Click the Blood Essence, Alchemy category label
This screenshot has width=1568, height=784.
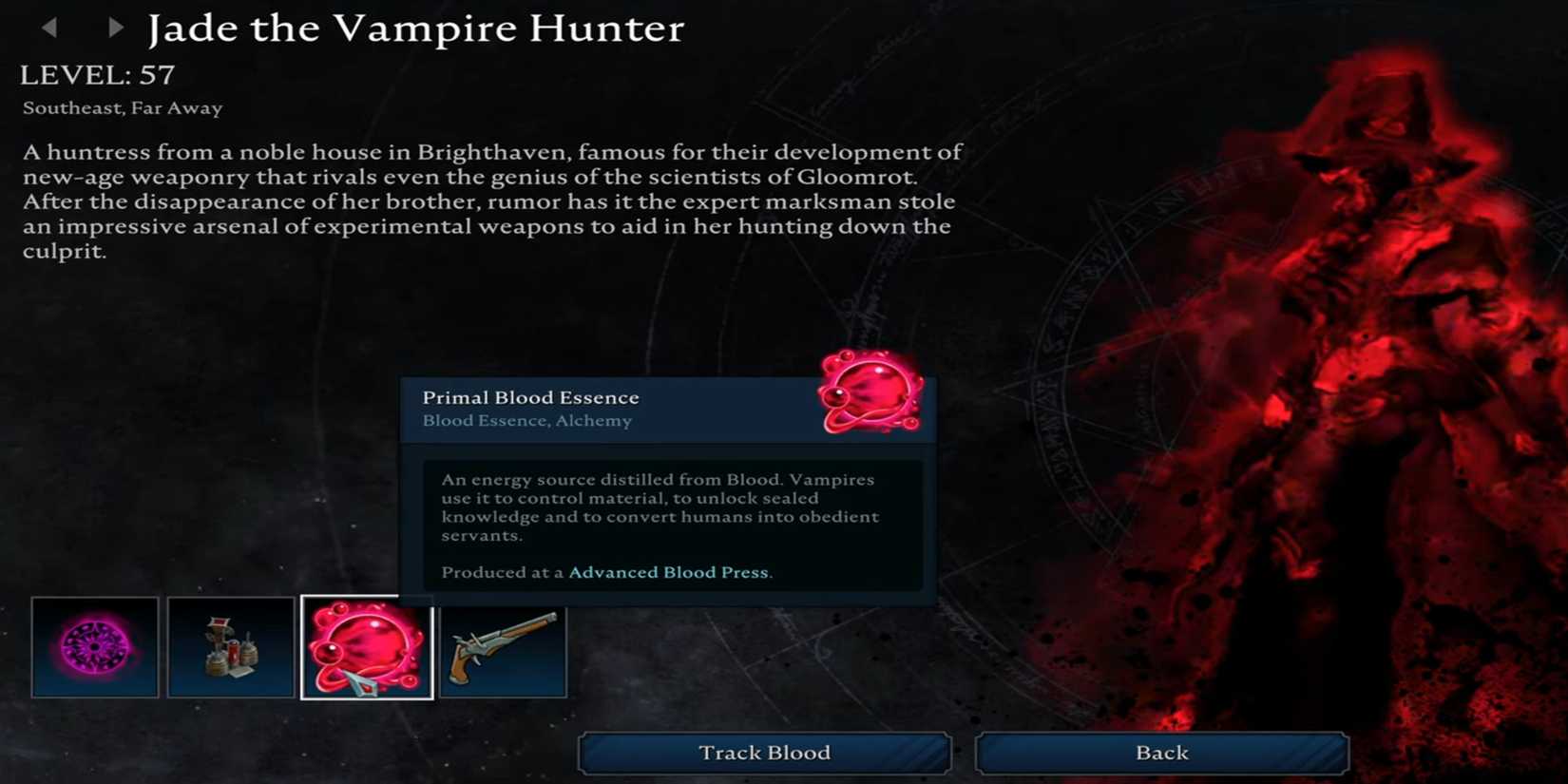(x=526, y=420)
